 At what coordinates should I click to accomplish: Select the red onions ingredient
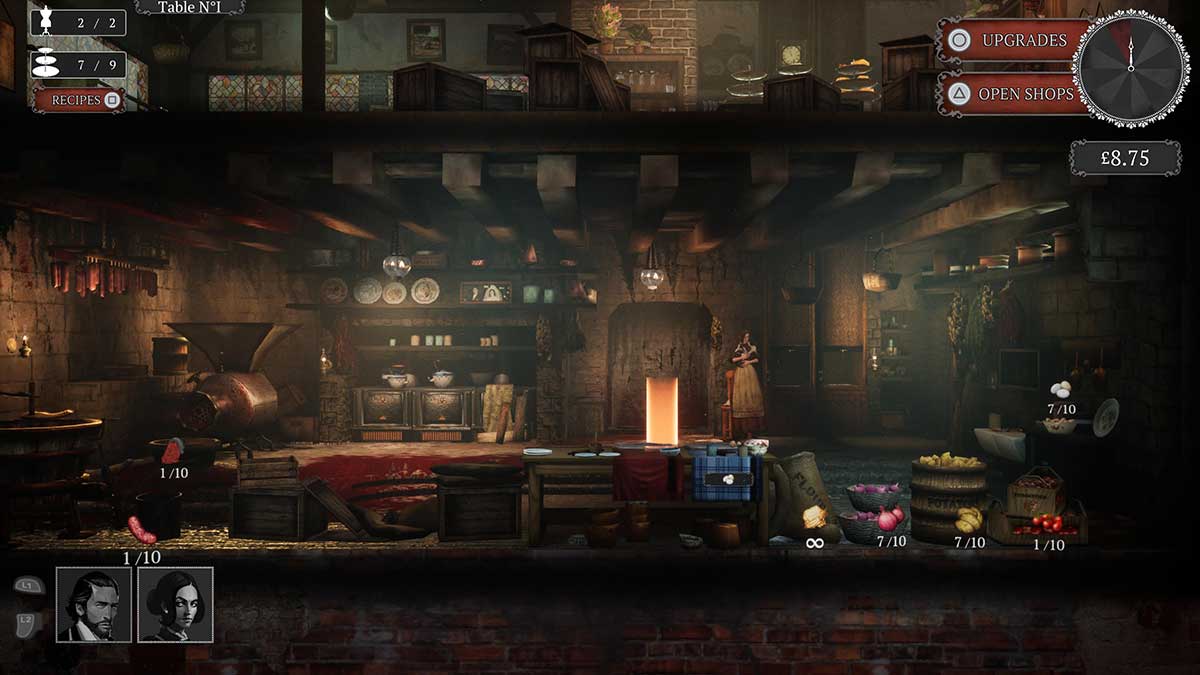point(889,519)
